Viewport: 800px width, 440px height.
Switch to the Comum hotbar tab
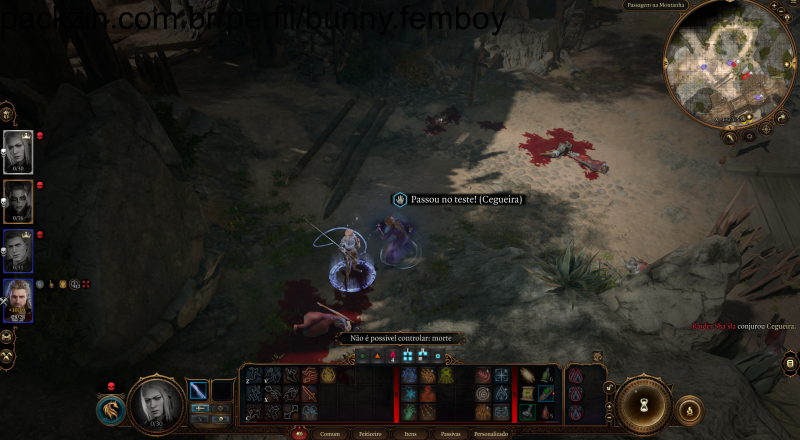(x=329, y=434)
